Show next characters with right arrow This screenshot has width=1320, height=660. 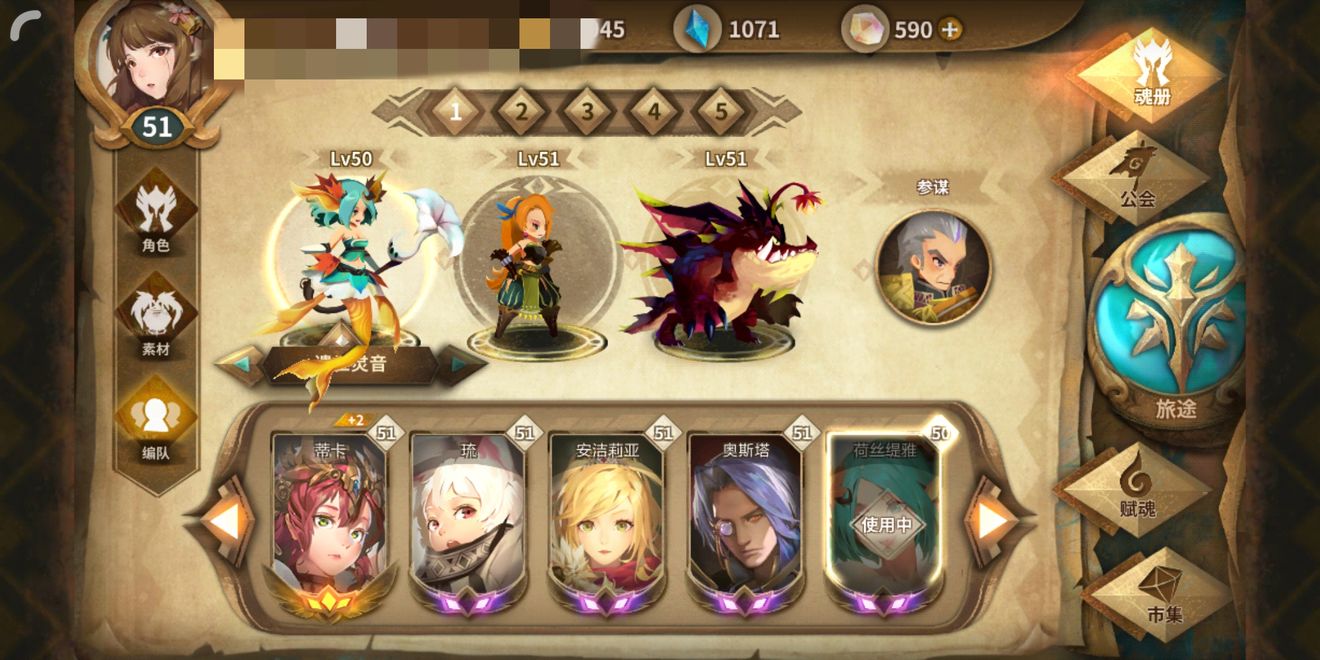click(x=992, y=521)
